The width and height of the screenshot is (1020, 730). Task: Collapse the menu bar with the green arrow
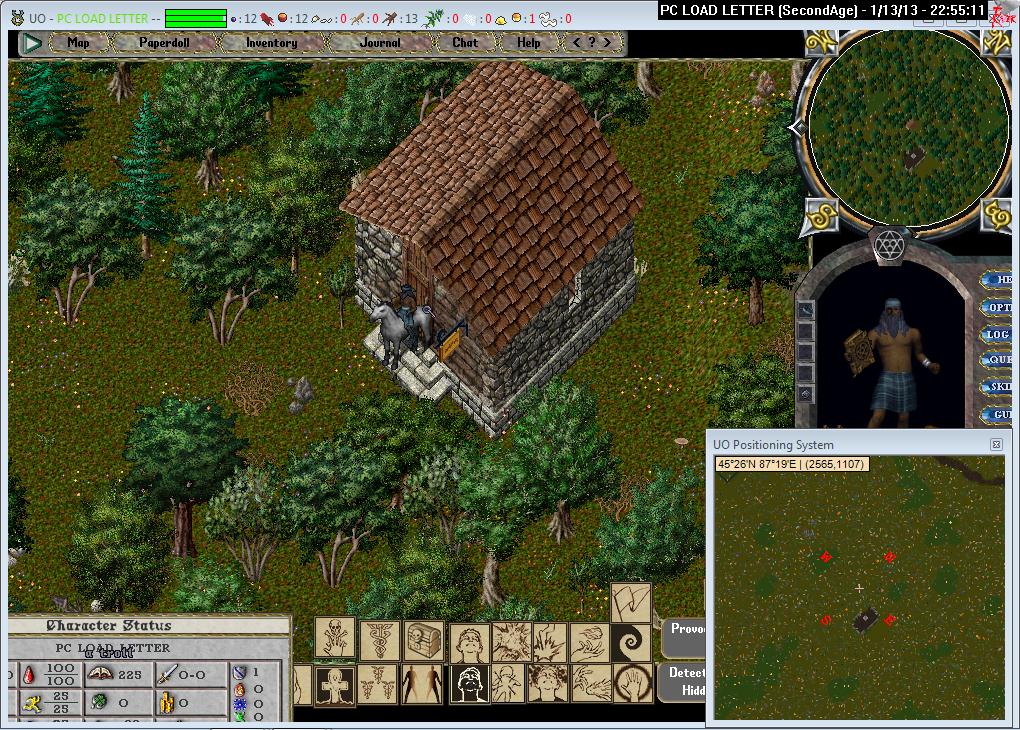(x=32, y=43)
